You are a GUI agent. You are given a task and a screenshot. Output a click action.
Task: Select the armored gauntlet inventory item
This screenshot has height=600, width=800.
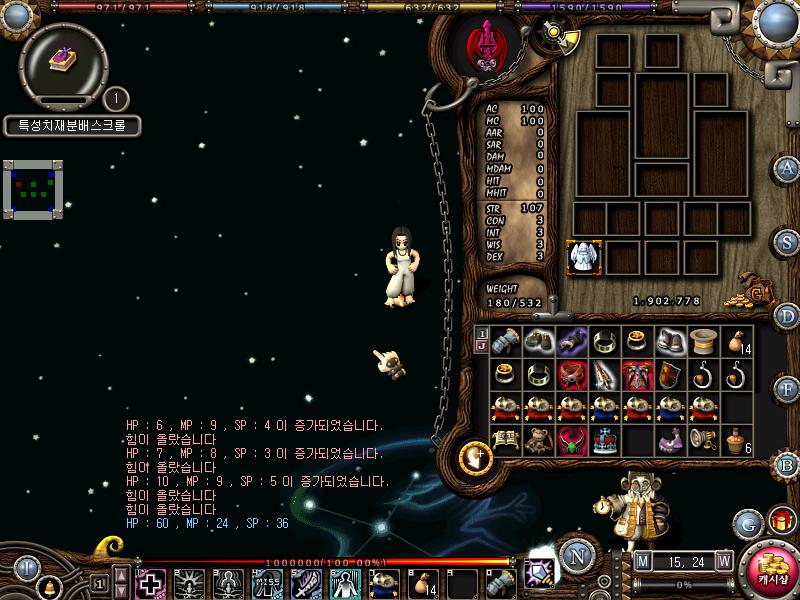[506, 341]
